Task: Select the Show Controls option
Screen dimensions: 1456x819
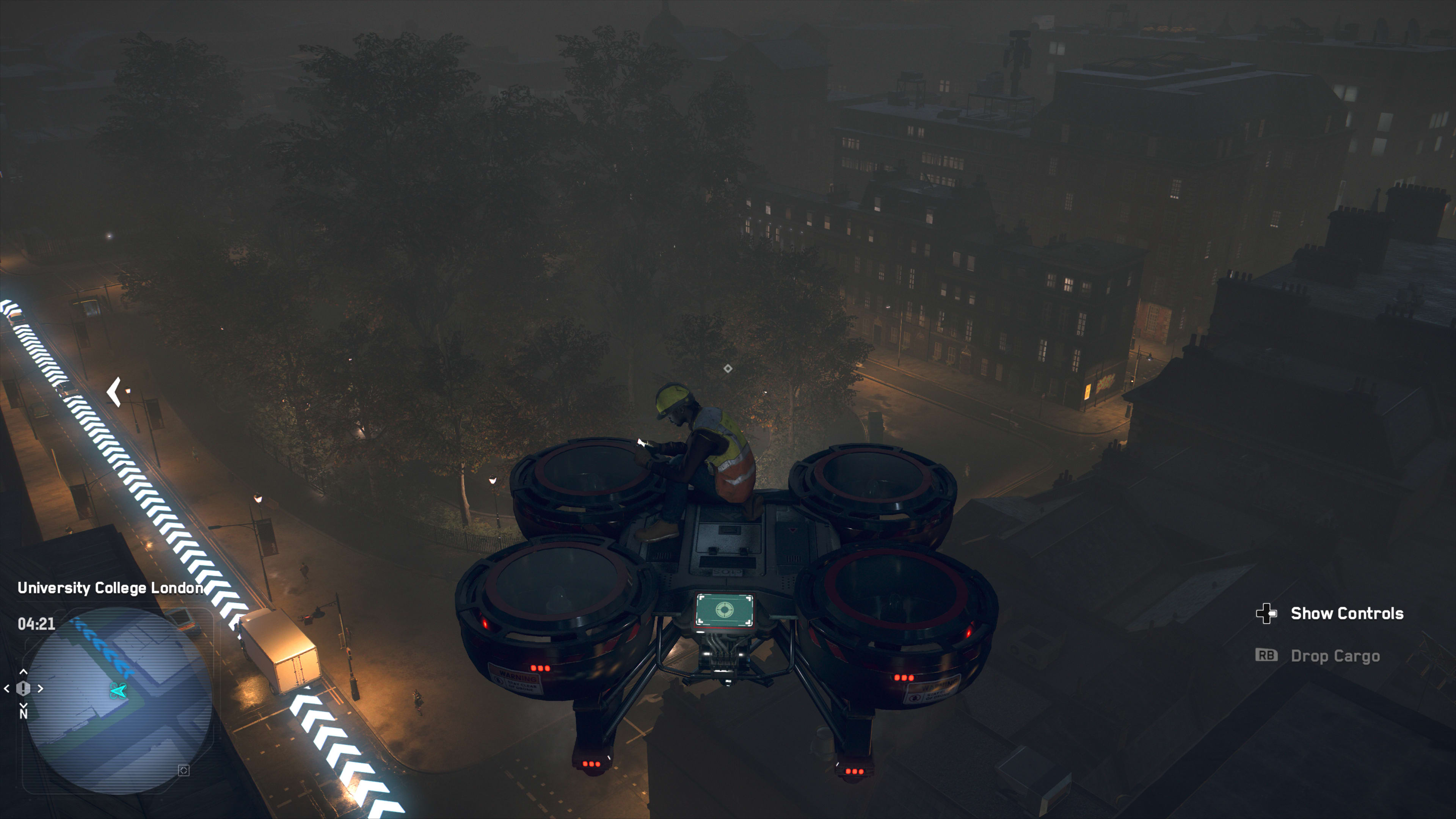Action: pos(1346,613)
